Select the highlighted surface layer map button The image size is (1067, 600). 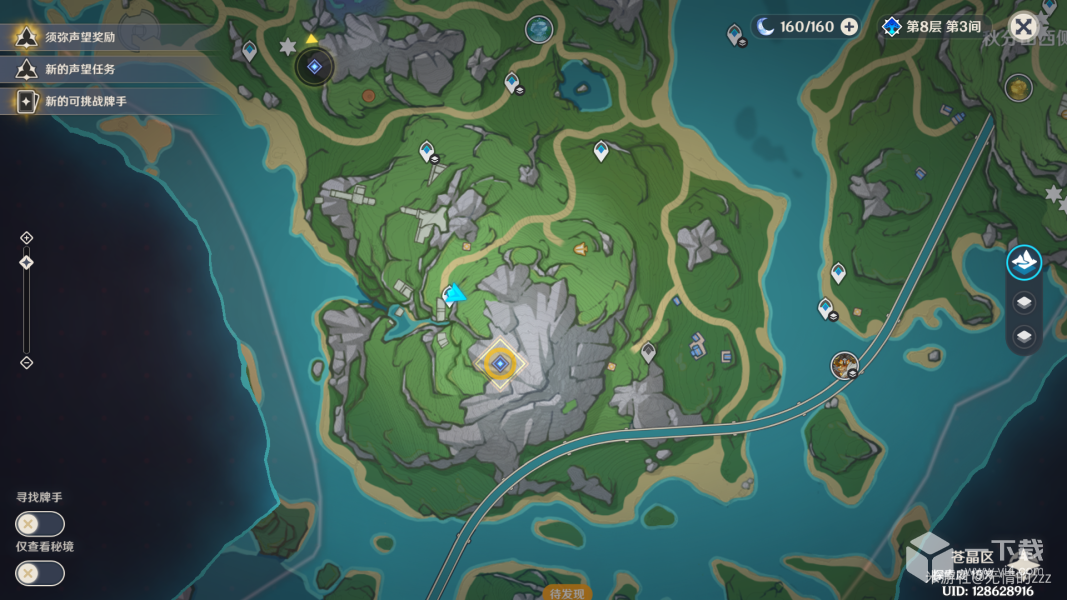coord(1024,262)
